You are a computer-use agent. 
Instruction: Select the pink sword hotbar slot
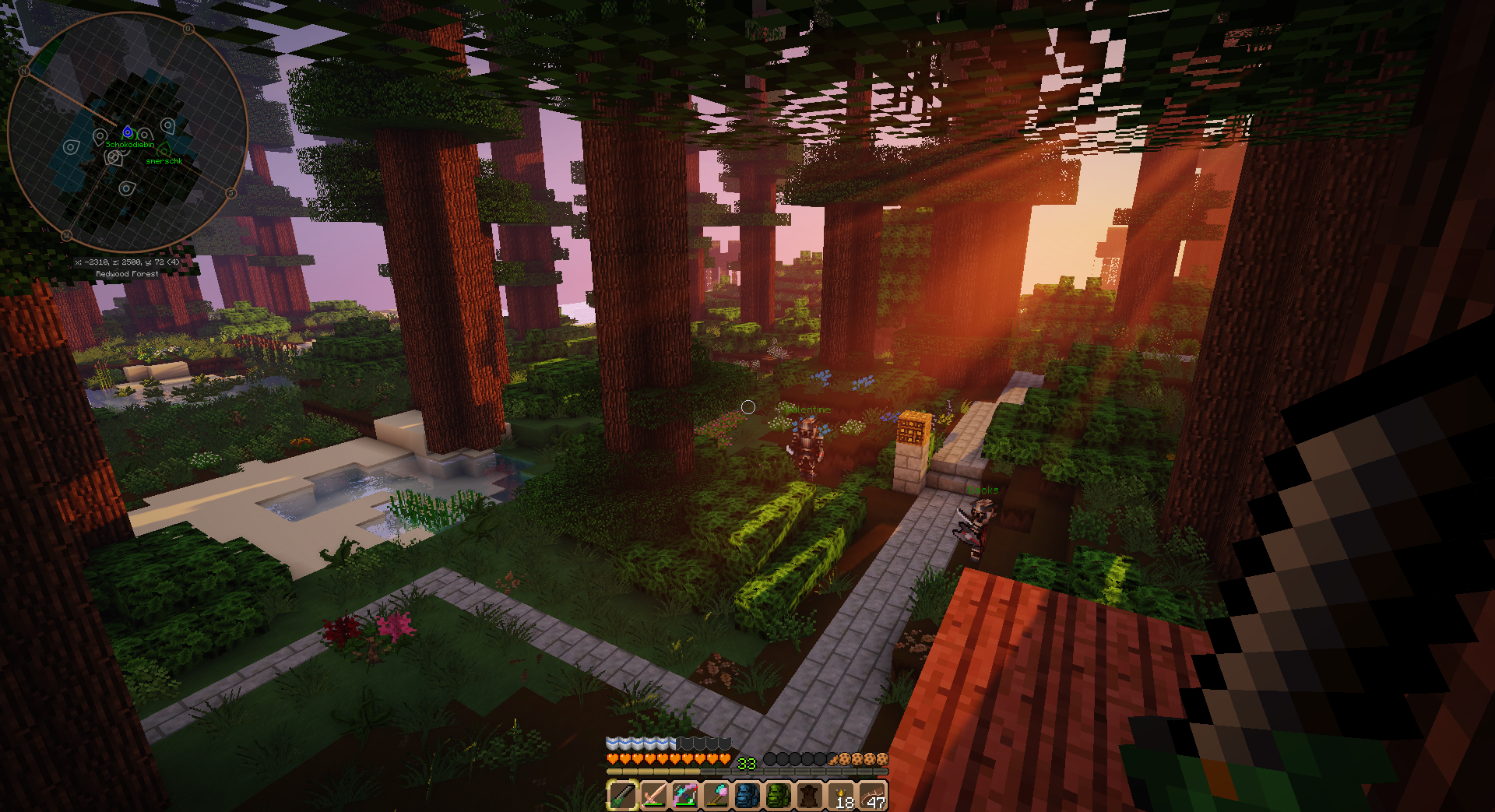click(653, 796)
